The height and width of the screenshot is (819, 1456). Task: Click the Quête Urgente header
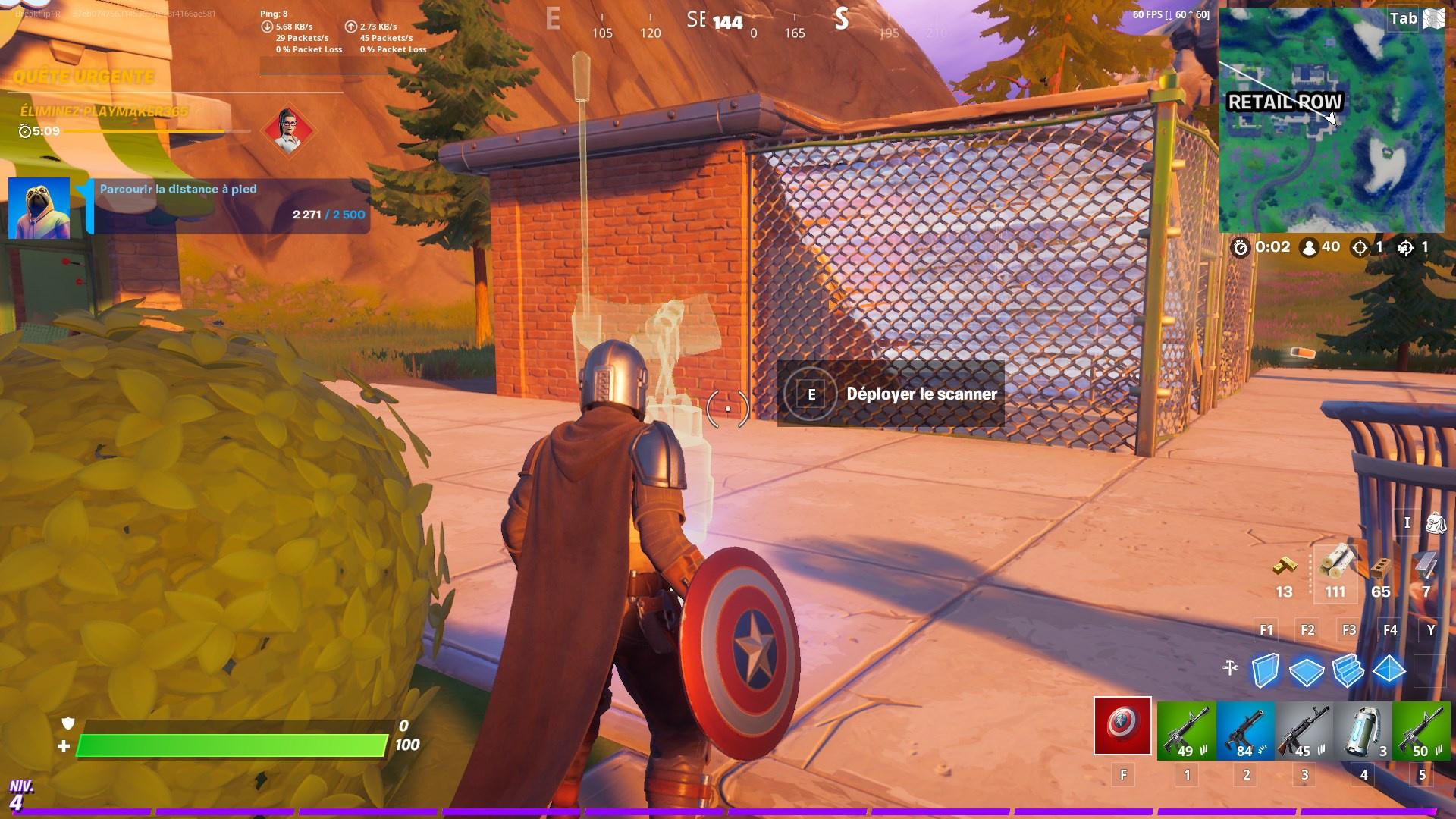click(83, 75)
